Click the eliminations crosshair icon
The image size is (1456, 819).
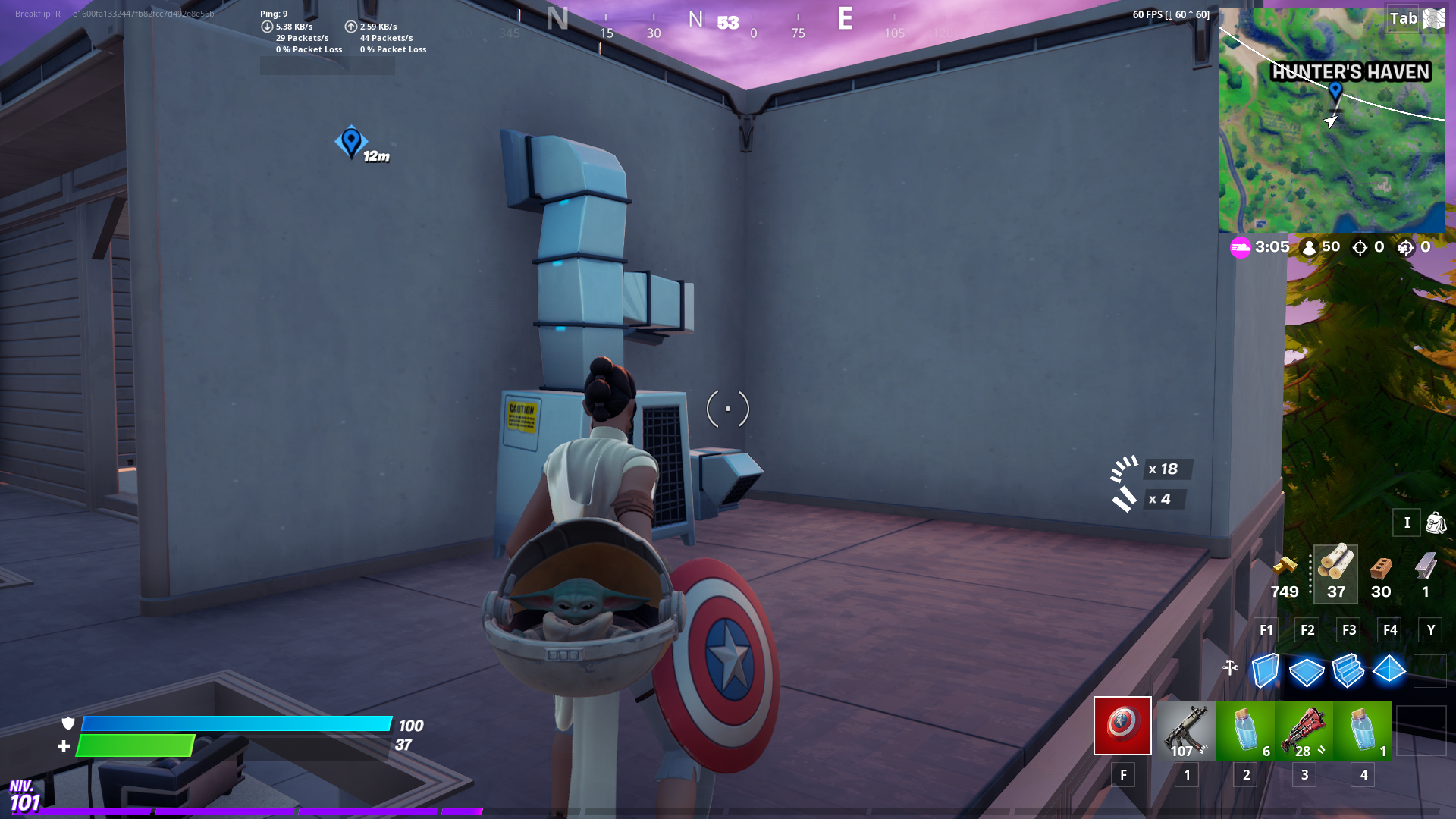[1360, 247]
